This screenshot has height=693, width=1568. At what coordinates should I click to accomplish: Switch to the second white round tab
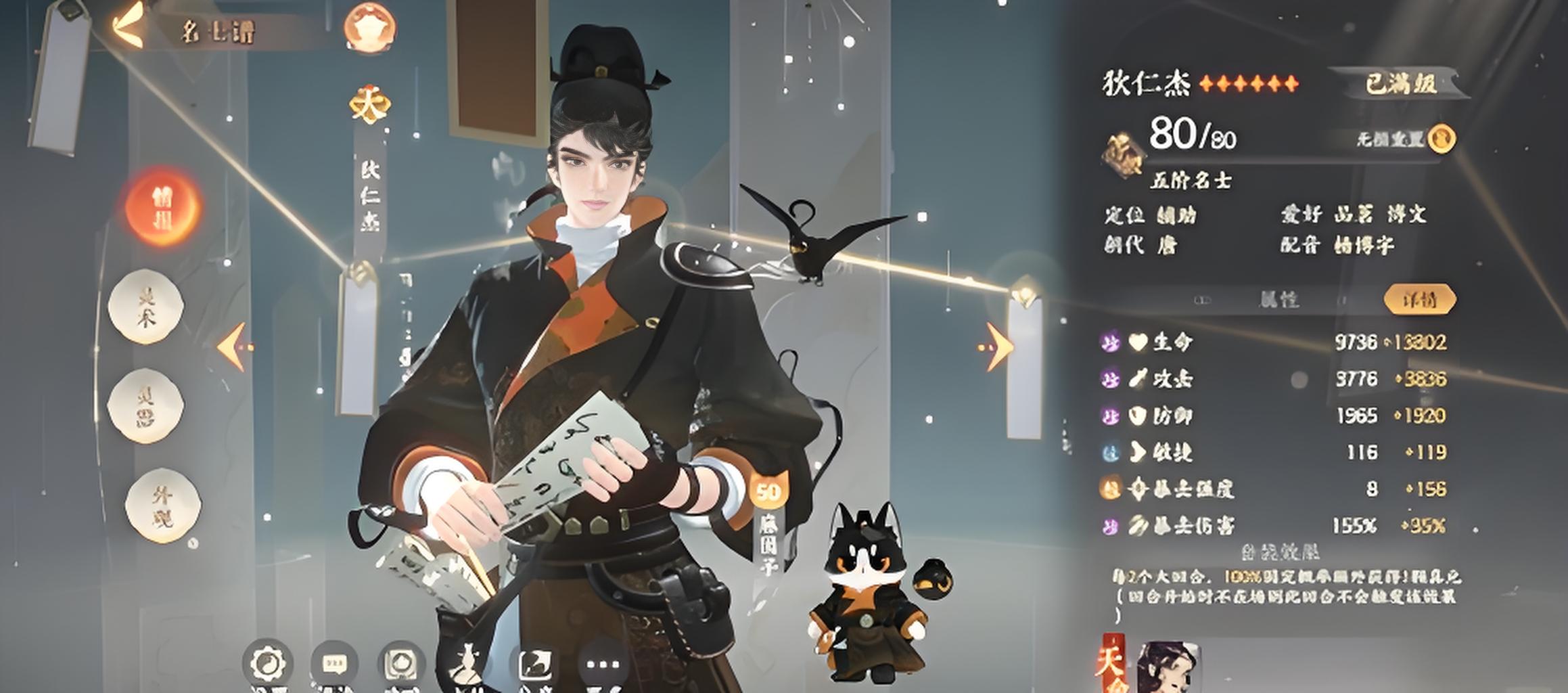coord(146,306)
